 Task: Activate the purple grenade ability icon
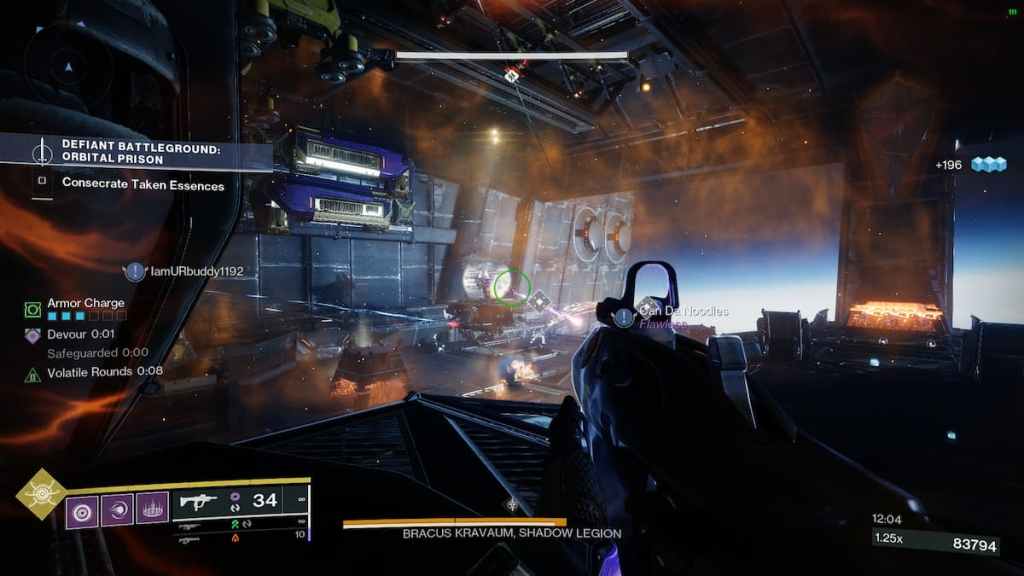(82, 511)
